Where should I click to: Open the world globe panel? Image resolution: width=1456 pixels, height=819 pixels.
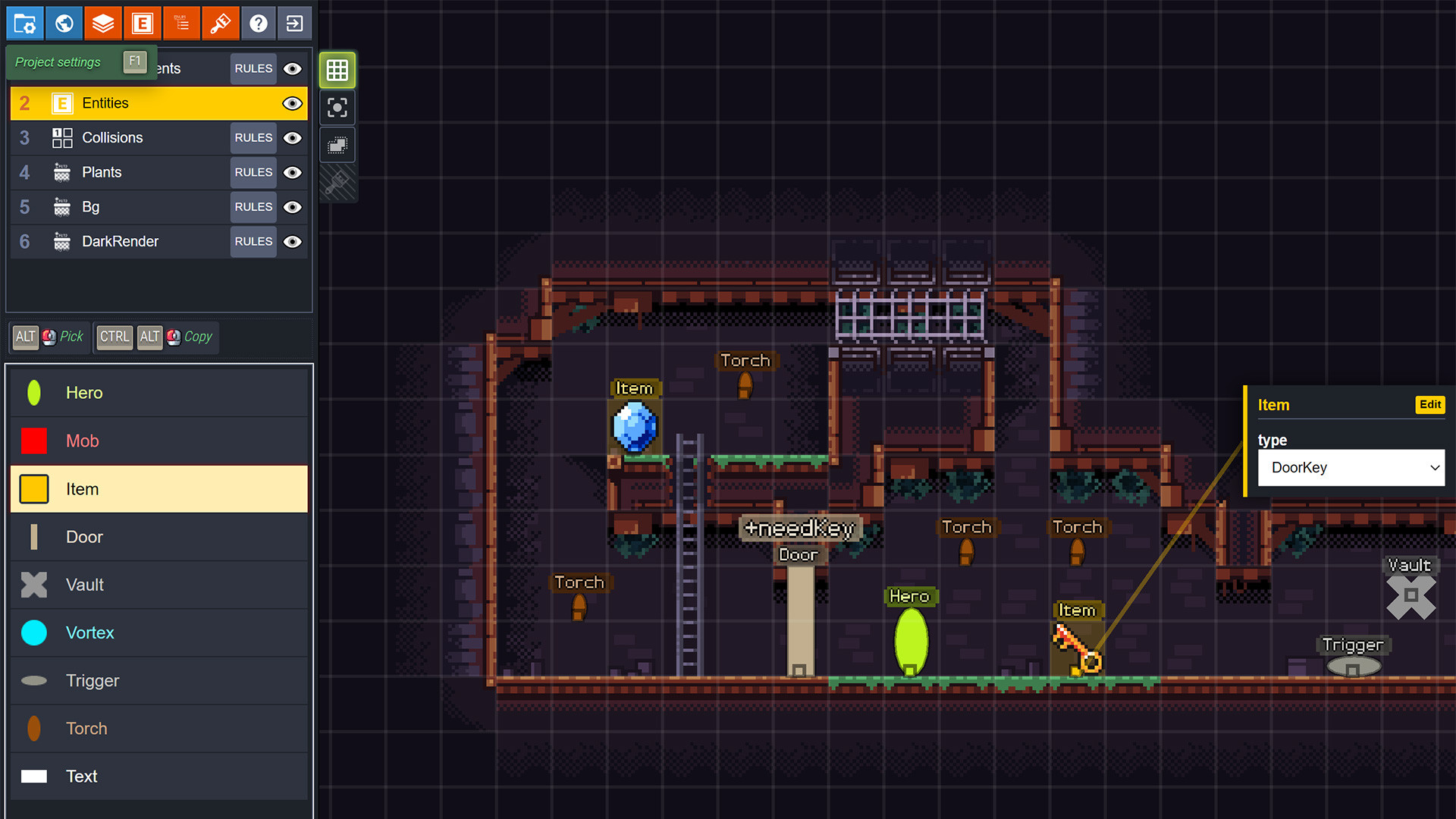[64, 24]
